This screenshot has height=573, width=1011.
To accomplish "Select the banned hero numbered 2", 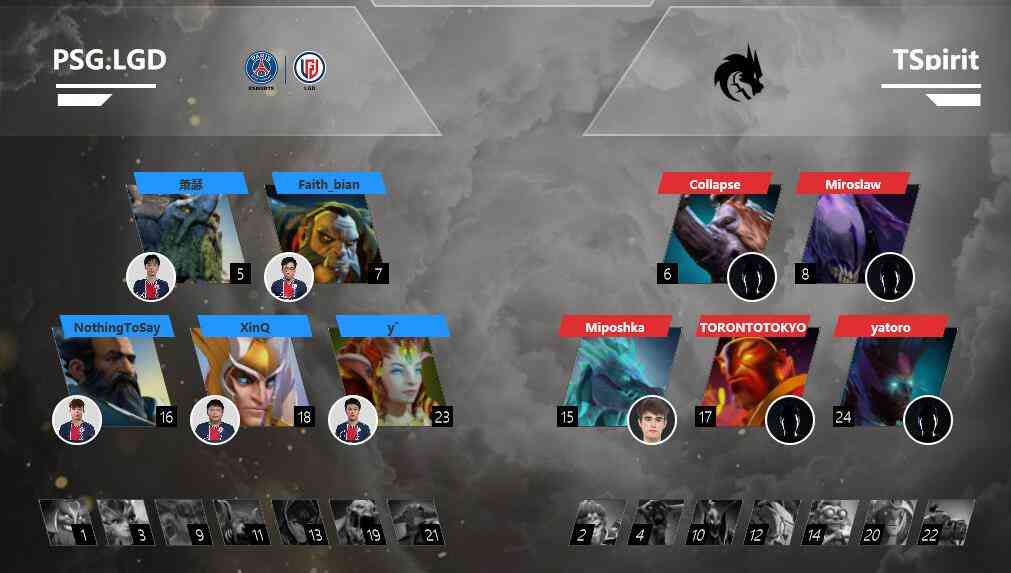I will (598, 522).
